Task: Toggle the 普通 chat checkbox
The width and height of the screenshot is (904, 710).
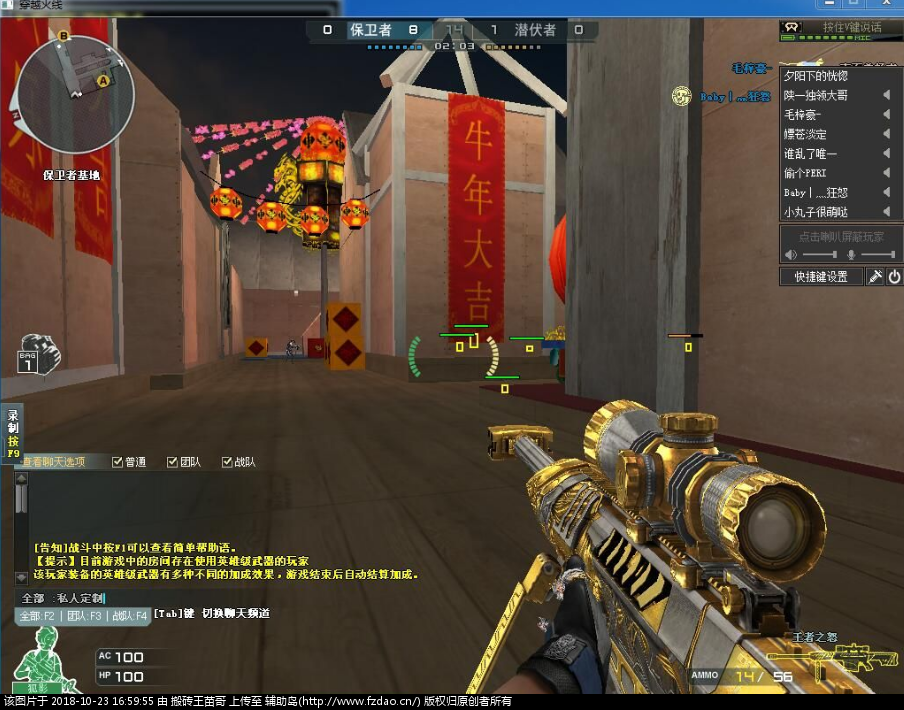Action: pyautogui.click(x=118, y=462)
